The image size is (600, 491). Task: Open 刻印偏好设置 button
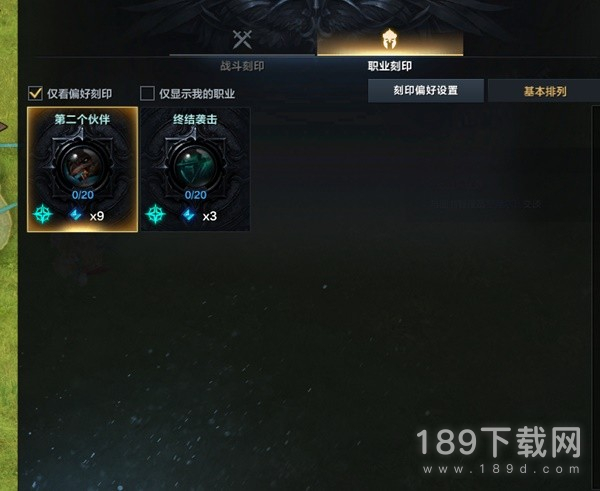click(425, 91)
